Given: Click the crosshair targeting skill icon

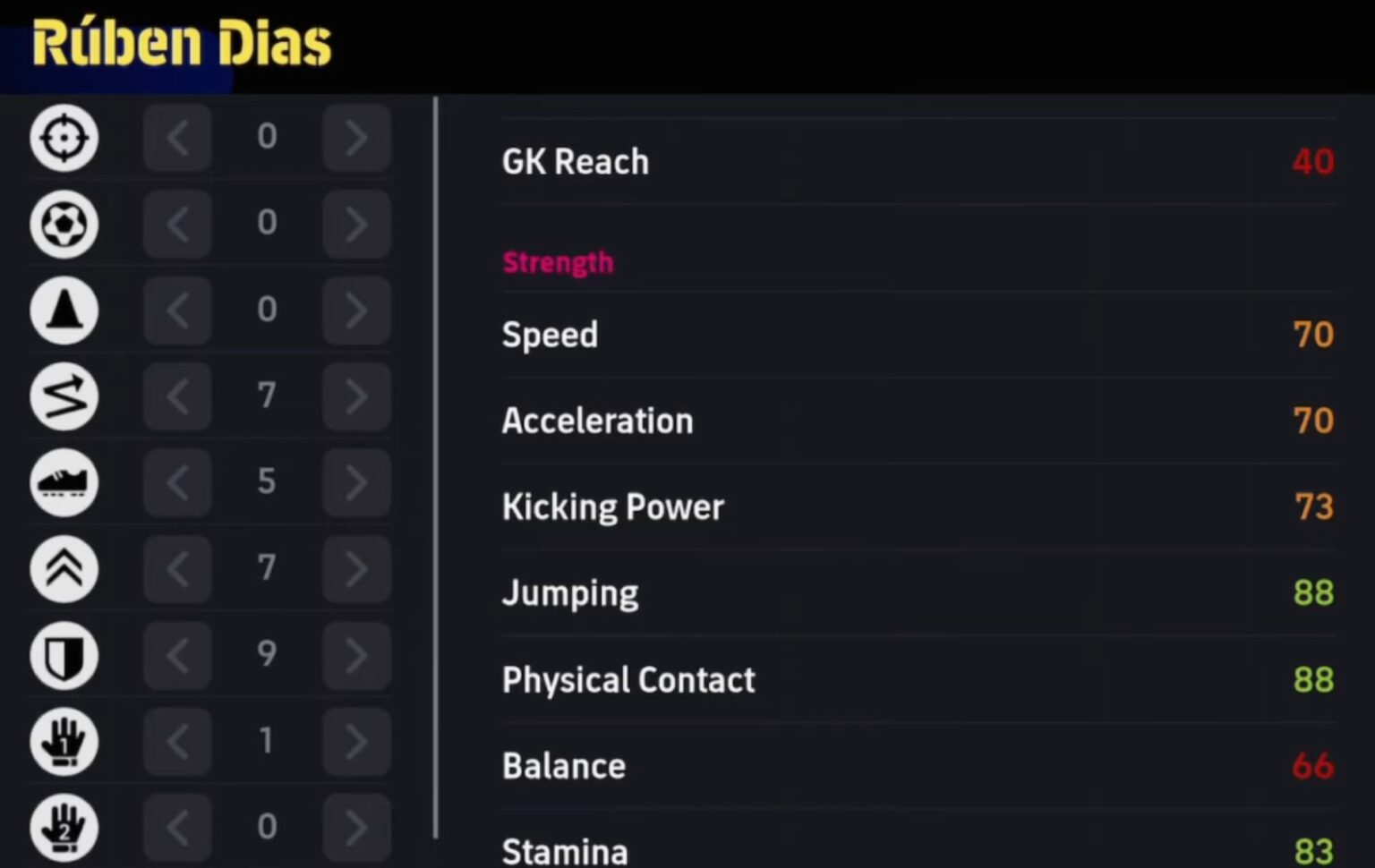Looking at the screenshot, I should coord(63,138).
